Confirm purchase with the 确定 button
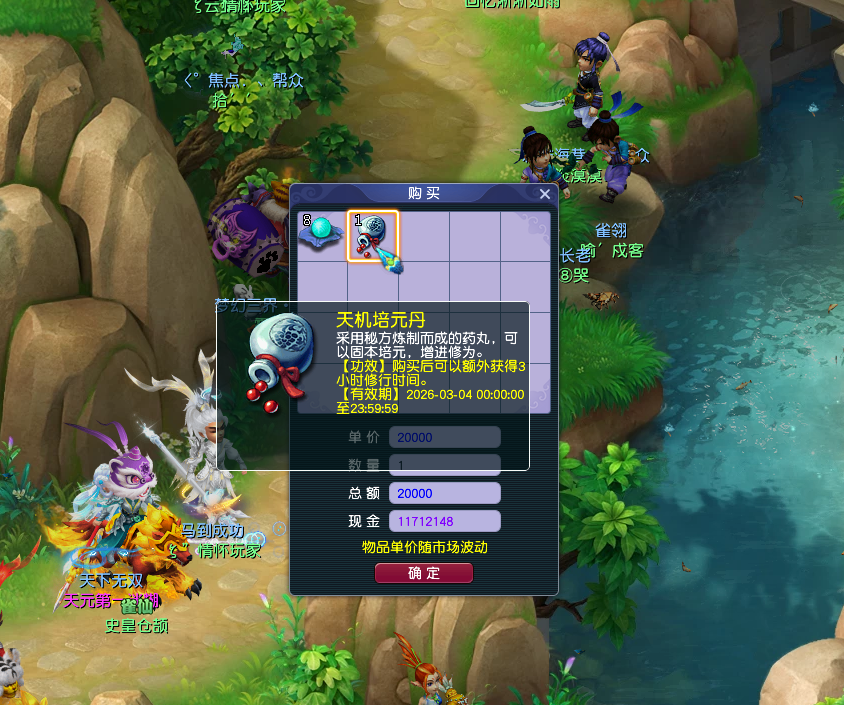 tap(423, 574)
